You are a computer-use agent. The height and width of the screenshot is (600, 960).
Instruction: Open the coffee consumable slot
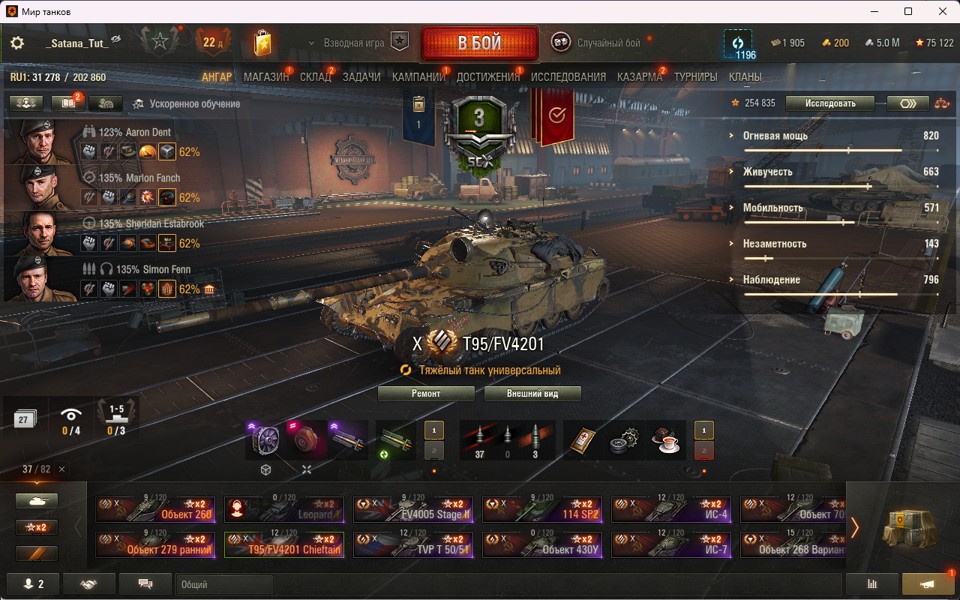click(665, 440)
